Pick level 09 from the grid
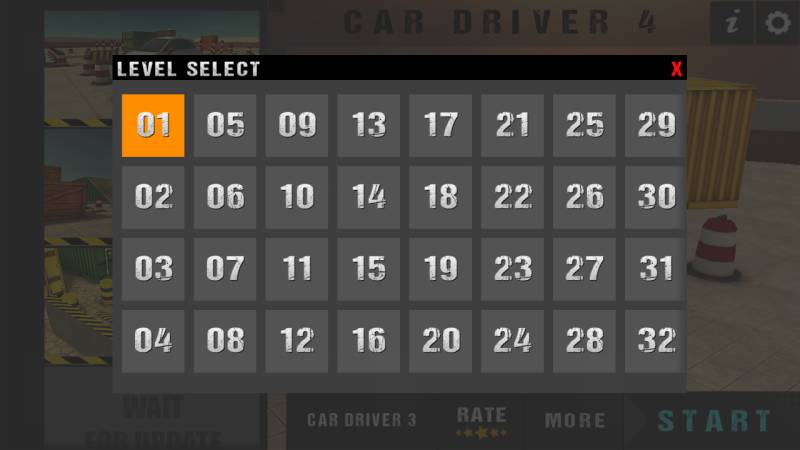 [x=297, y=125]
